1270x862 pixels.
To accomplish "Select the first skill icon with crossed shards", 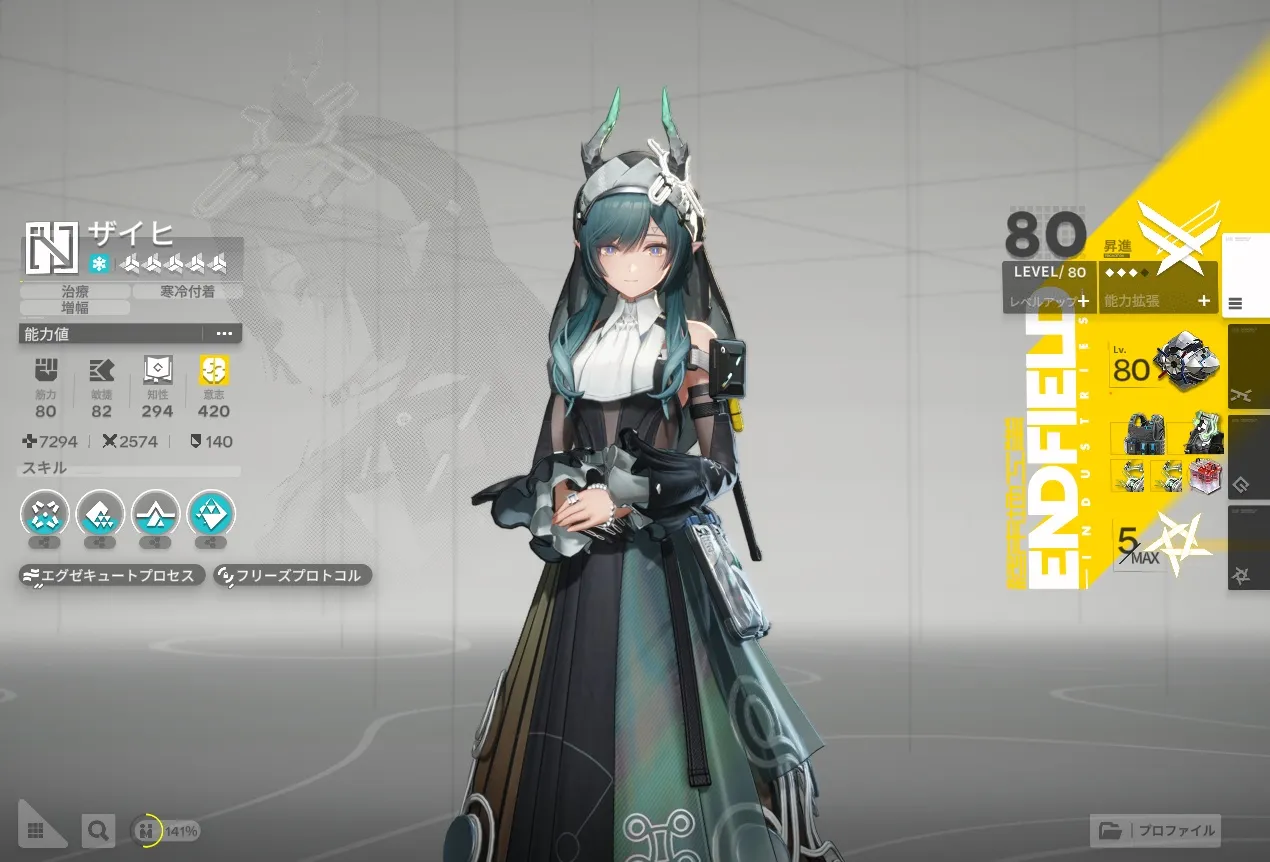I will tap(45, 514).
